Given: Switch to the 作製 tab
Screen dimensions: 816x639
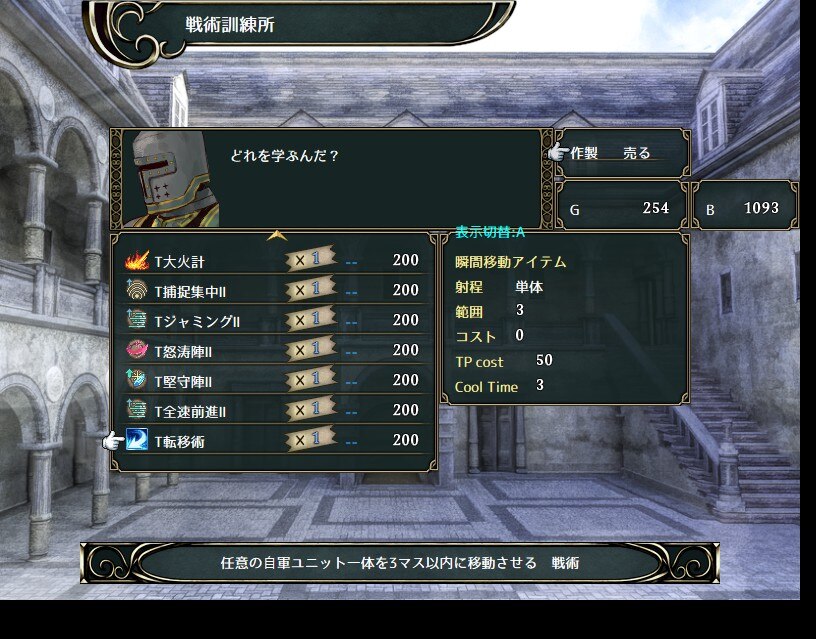Looking at the screenshot, I should coord(584,153).
